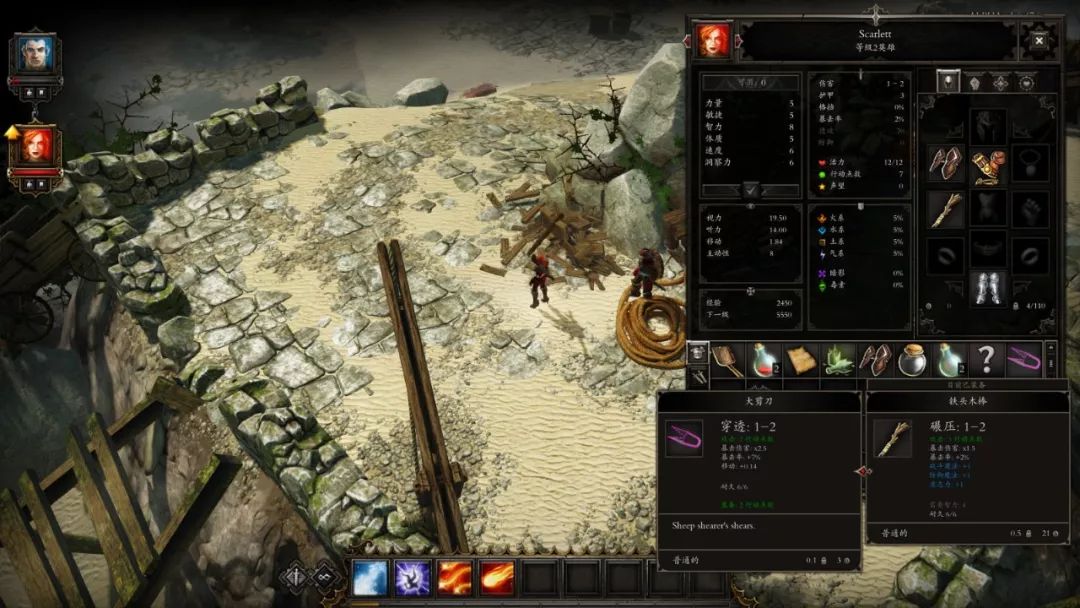Select the green herb item
Viewport: 1080px width, 608px height.
tap(838, 359)
